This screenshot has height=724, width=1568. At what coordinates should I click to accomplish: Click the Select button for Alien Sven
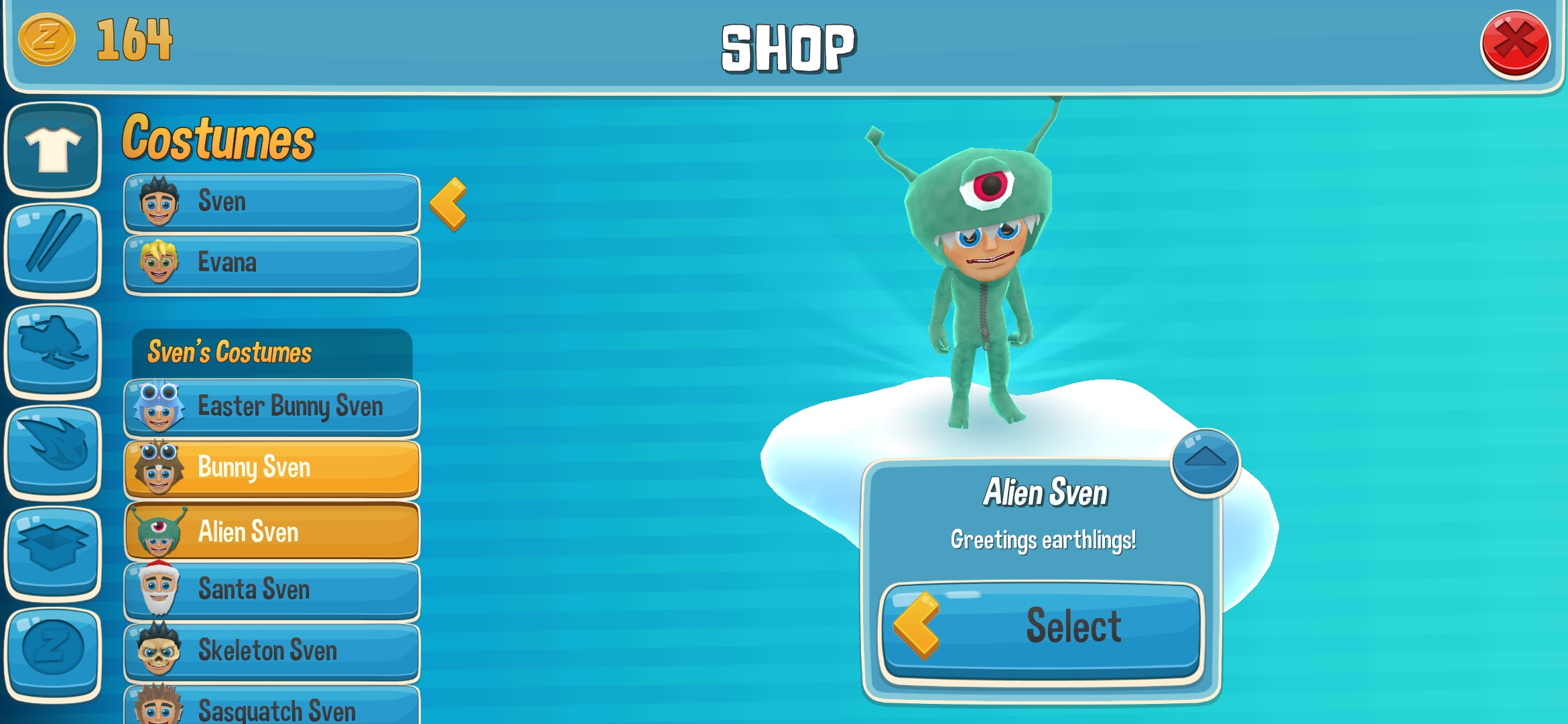[1043, 628]
